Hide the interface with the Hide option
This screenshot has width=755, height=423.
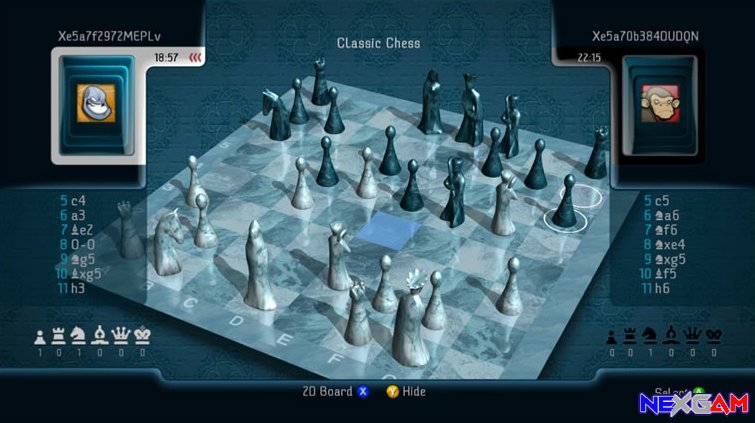[406, 392]
